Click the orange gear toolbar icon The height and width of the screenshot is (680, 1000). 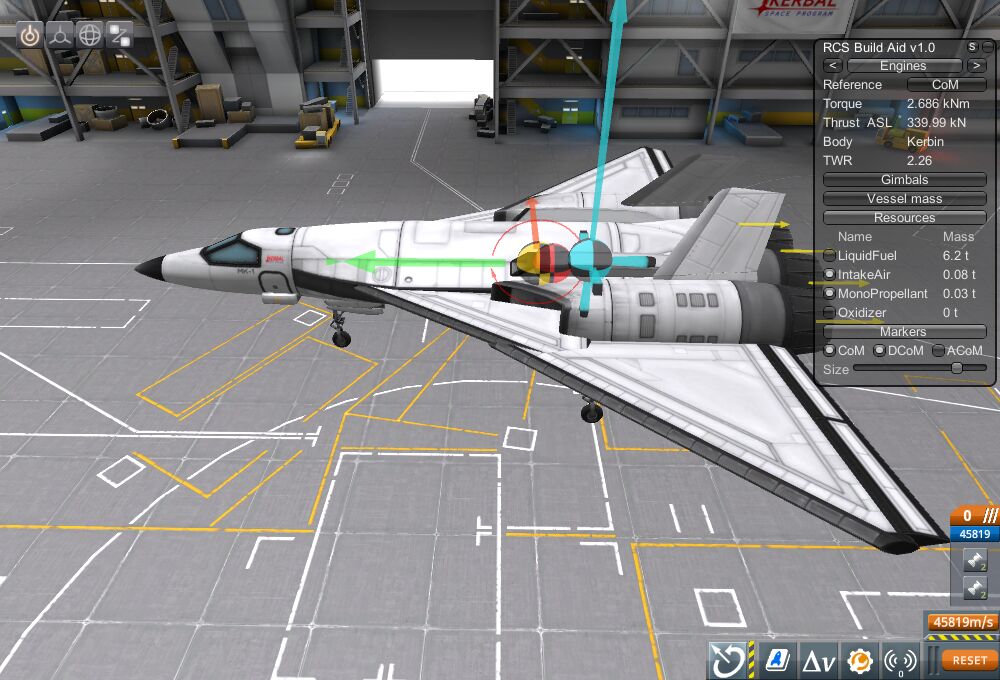tap(859, 660)
